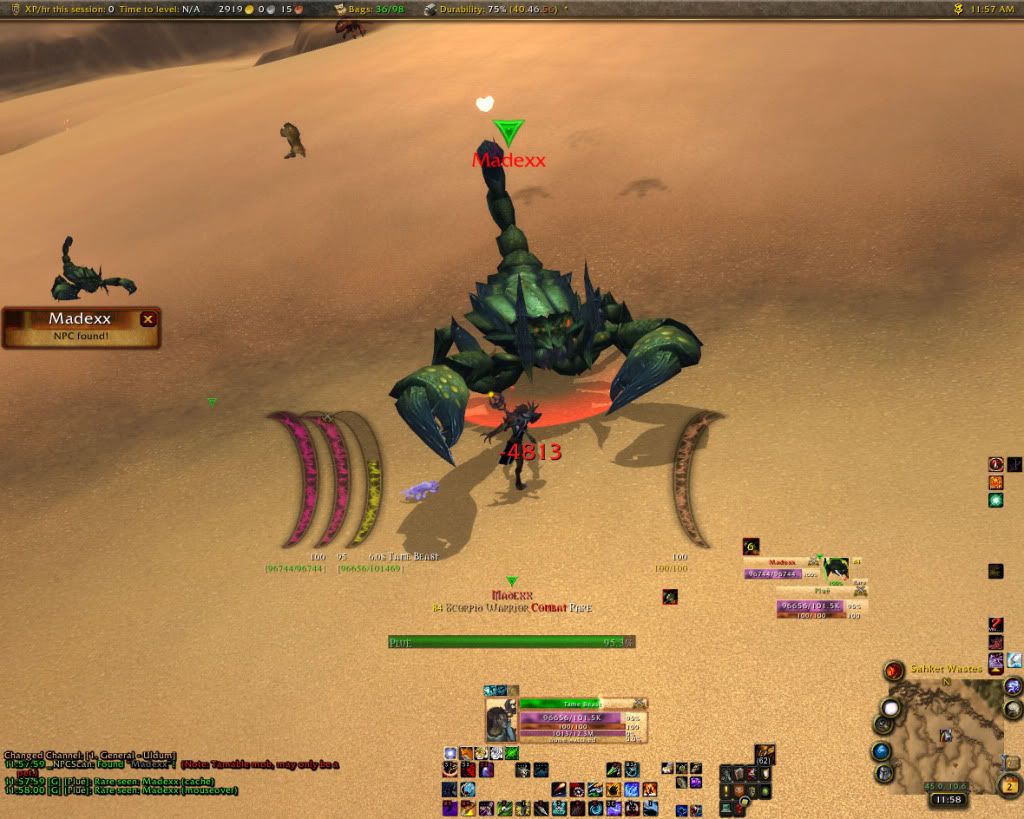Click the Durability readout in the top bar
This screenshot has height=819, width=1024.
pos(489,9)
